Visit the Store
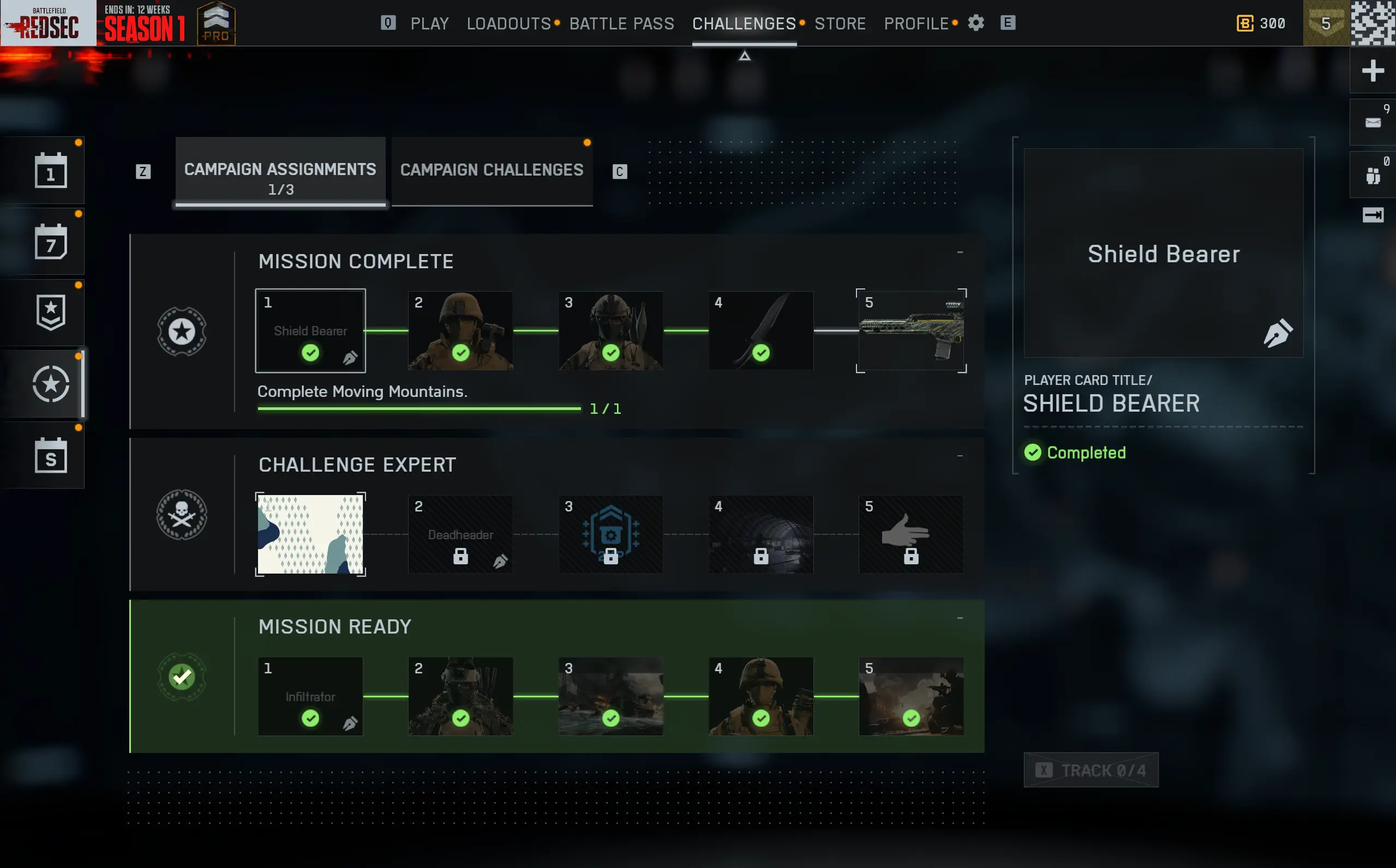The width and height of the screenshot is (1396, 868). click(x=840, y=23)
